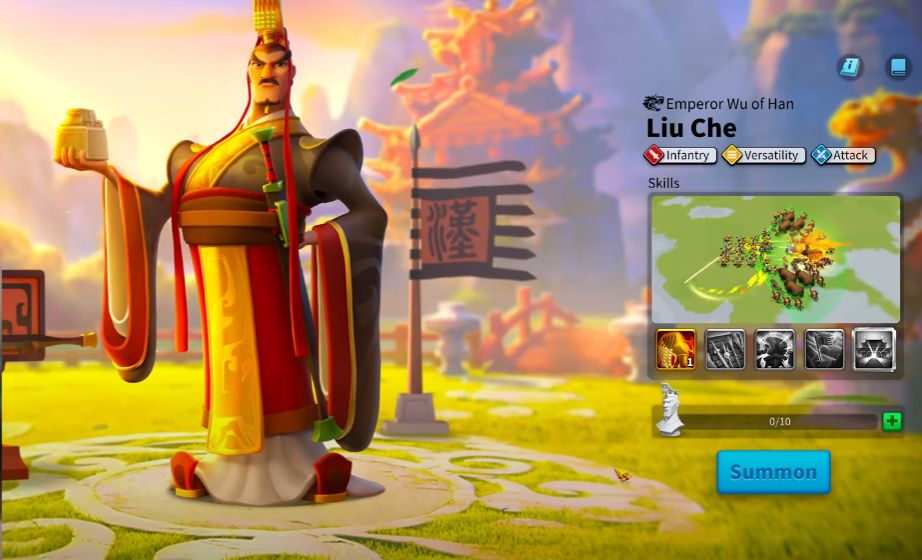Select the fourth locked skill icon
Screen dimensions: 922x560
click(x=824, y=349)
